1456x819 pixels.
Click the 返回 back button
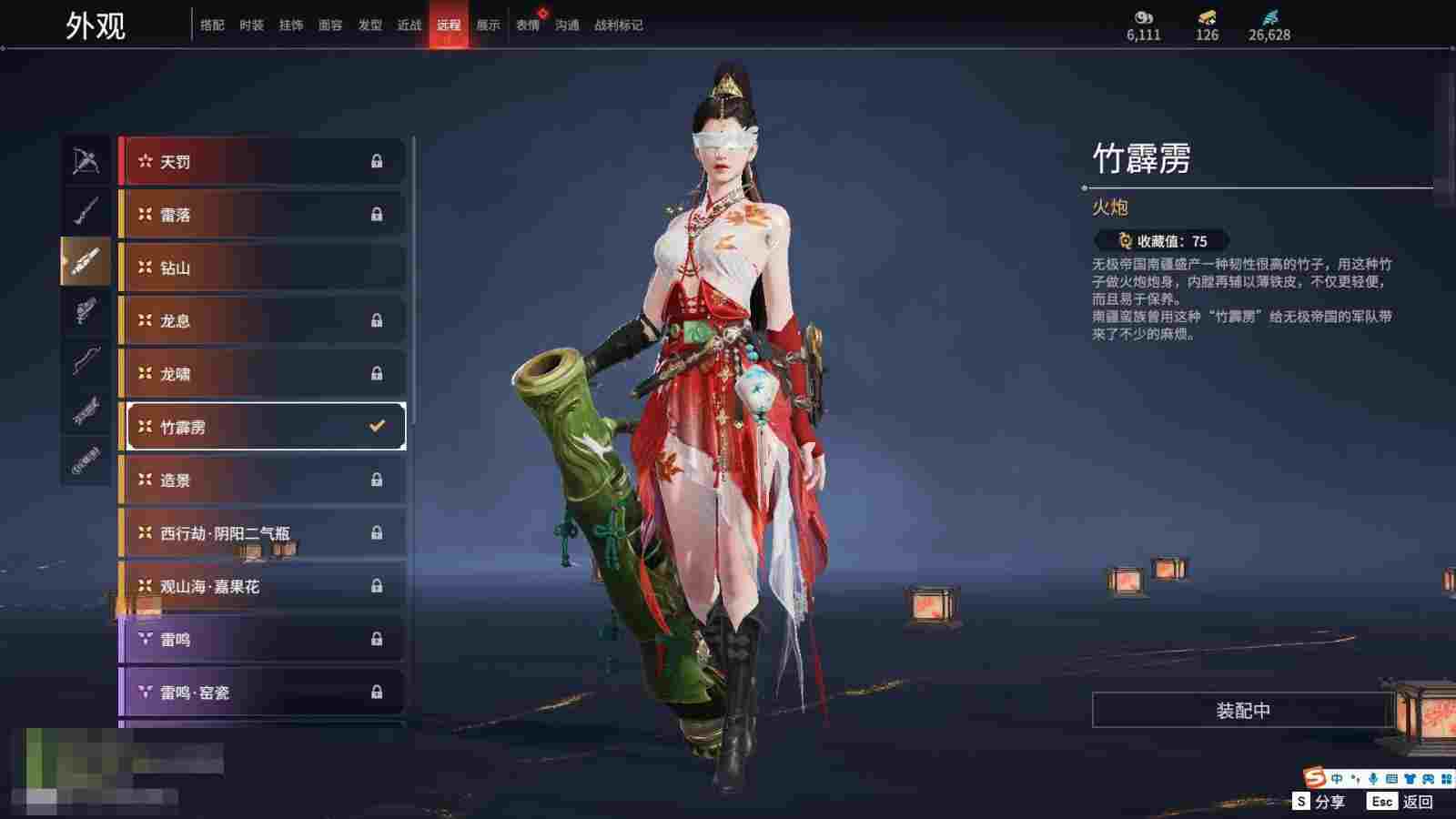(x=1408, y=802)
